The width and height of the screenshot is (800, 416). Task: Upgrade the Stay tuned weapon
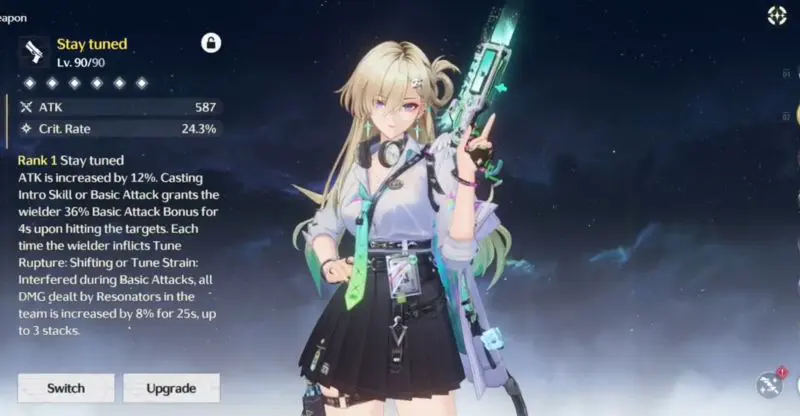[171, 388]
